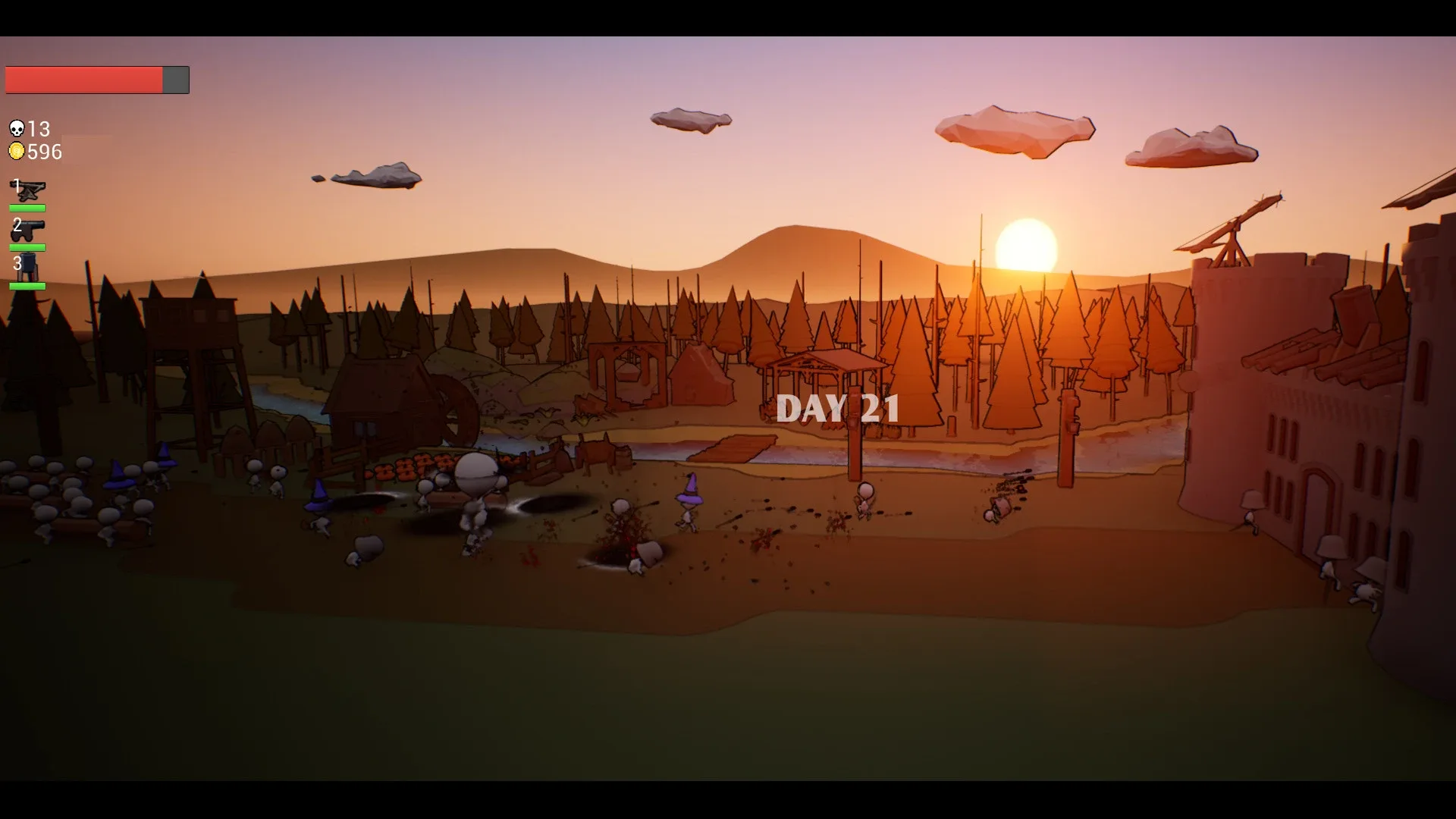1456x819 pixels.
Task: Select the mortar turret in slot 3
Action: point(27,268)
